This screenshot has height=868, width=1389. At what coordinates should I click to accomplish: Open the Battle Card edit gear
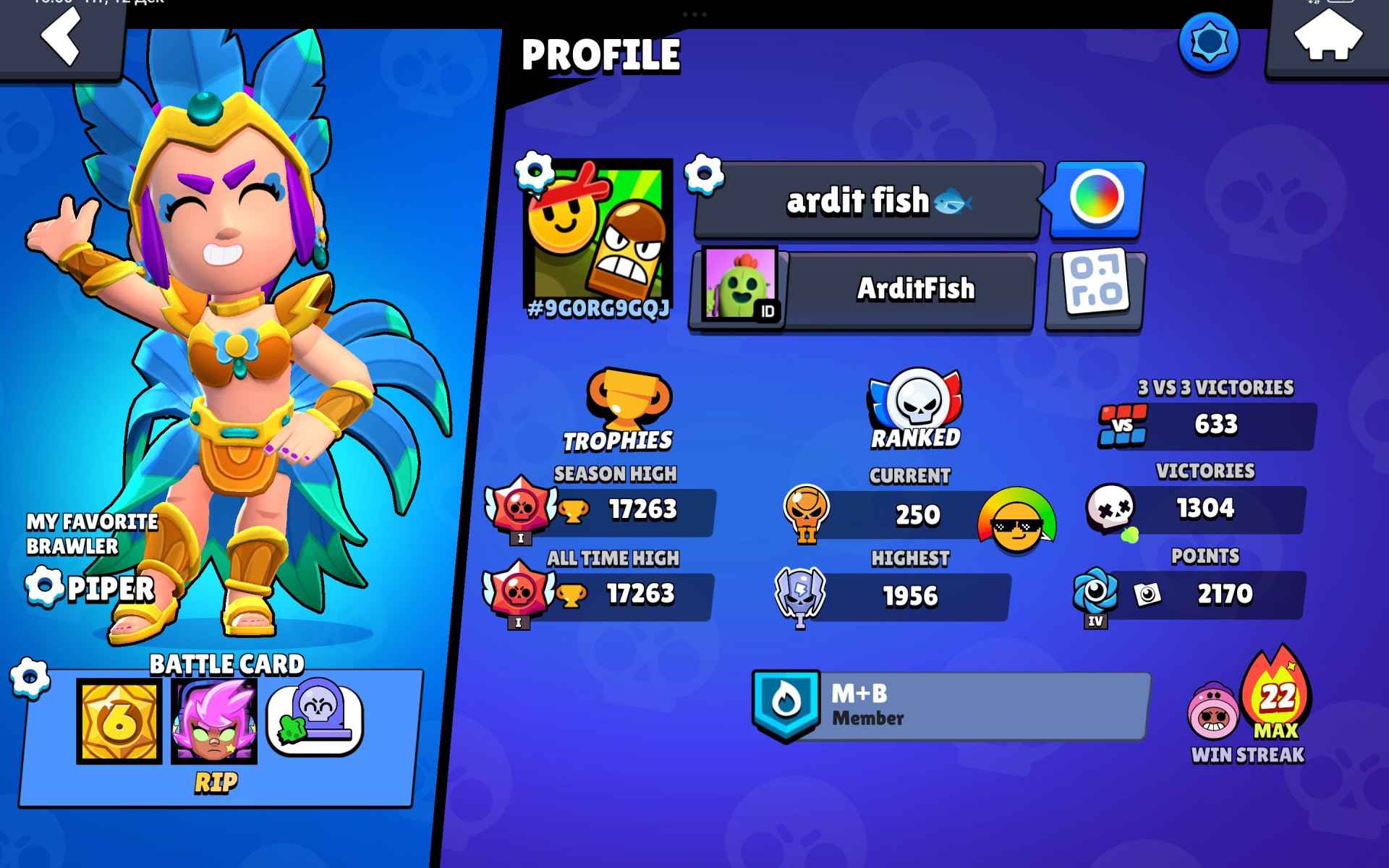point(27,678)
